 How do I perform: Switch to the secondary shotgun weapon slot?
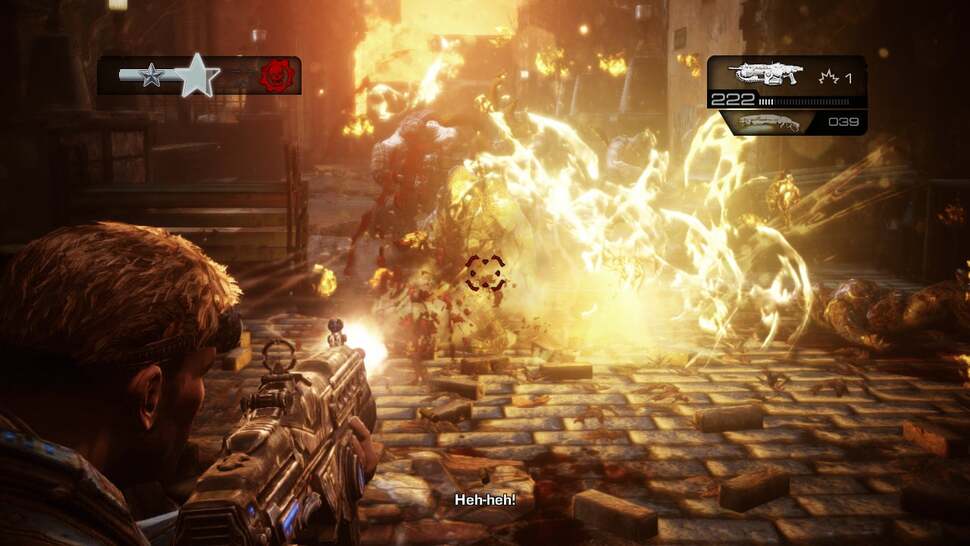point(772,122)
